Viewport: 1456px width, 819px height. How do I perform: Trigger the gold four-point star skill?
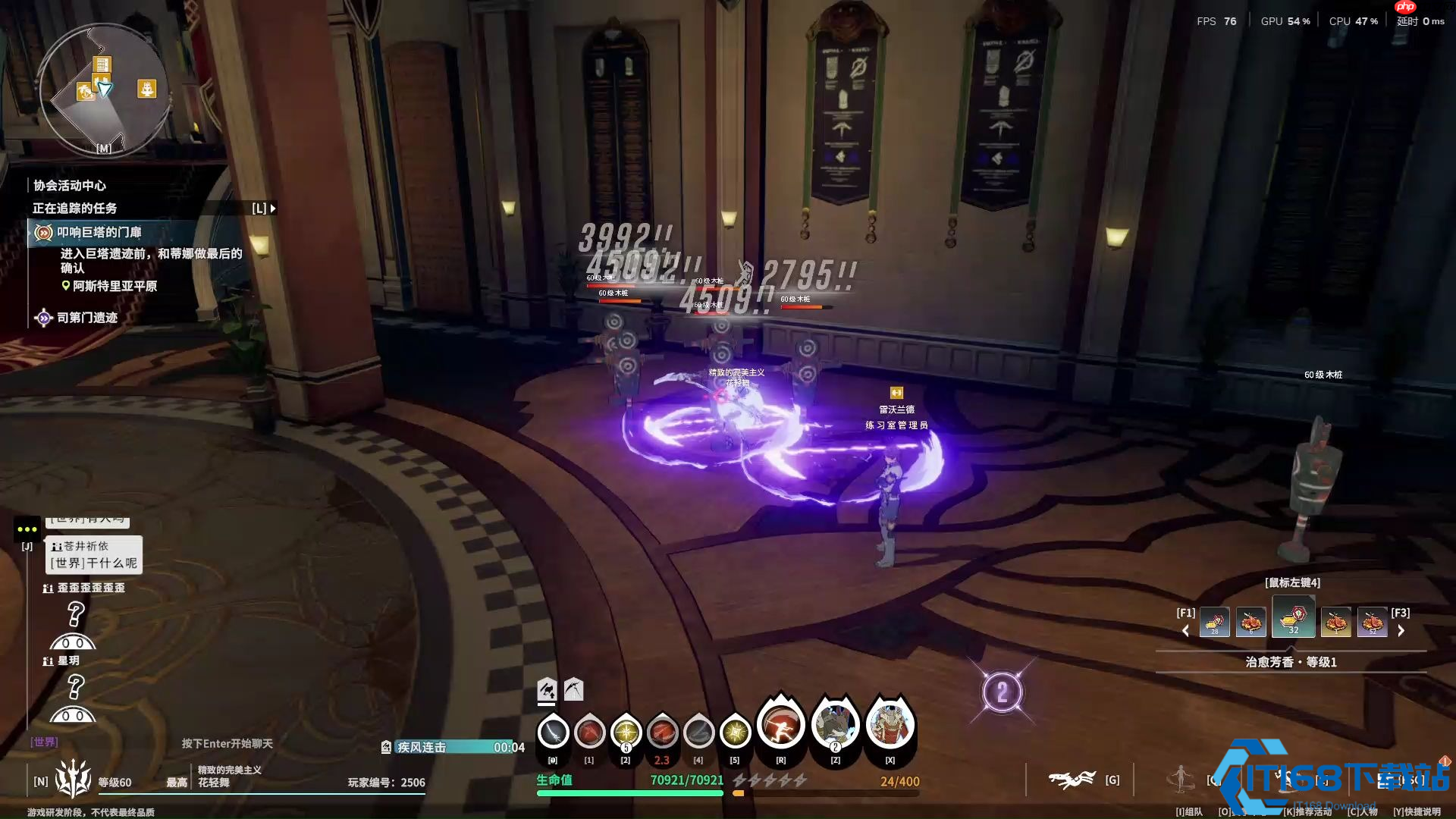coord(735,733)
